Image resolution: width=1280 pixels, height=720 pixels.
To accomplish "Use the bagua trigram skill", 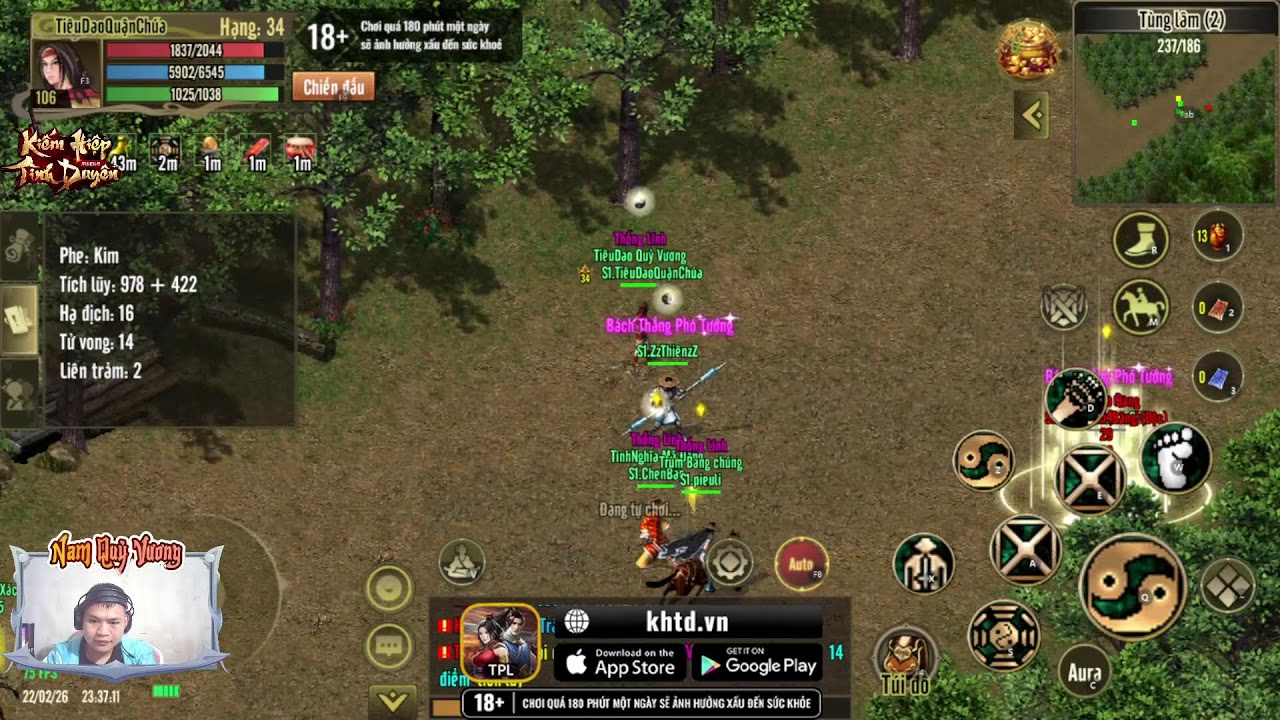I will pyautogui.click(x=1003, y=635).
